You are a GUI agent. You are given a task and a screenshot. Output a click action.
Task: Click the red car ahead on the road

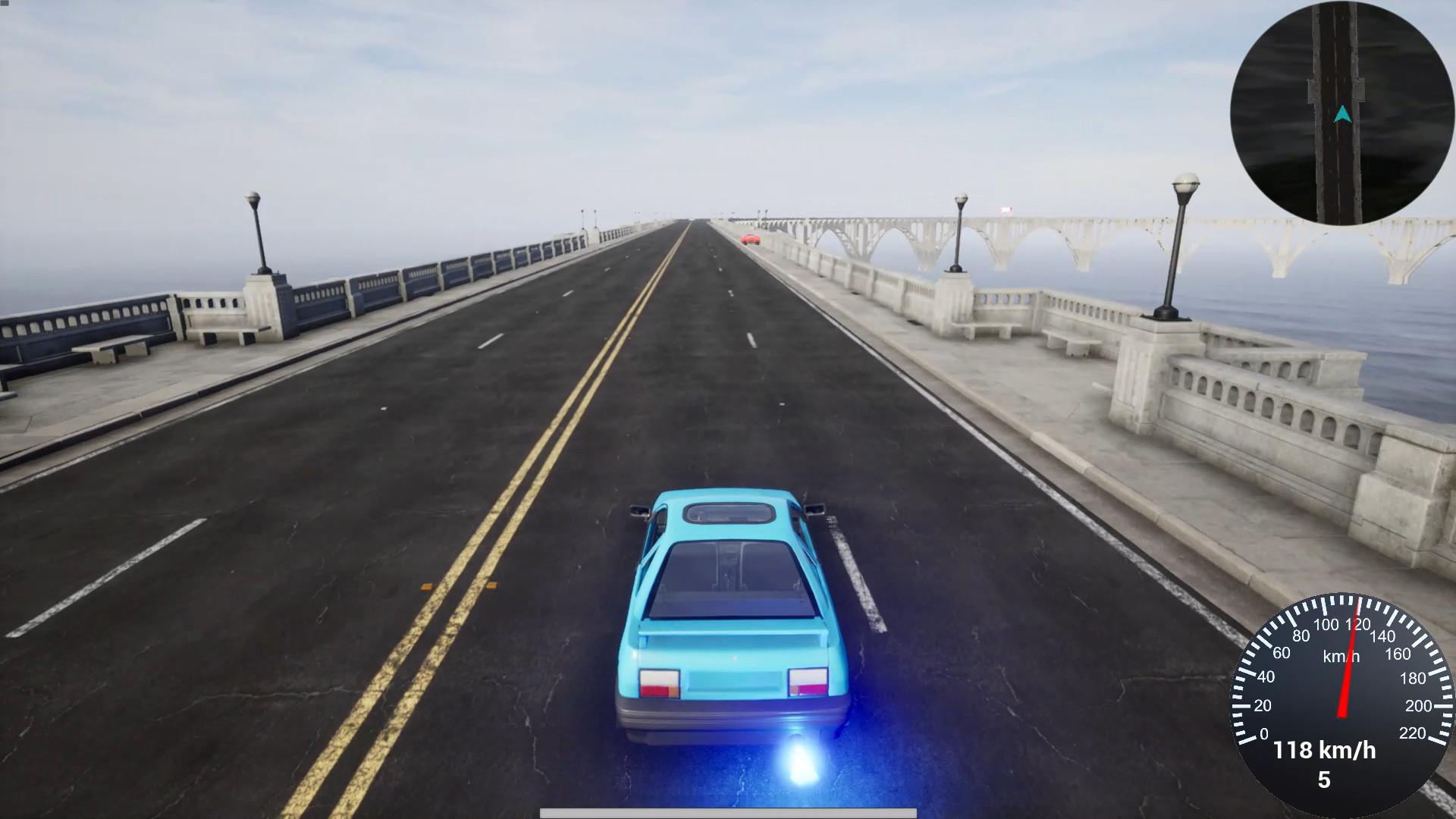(750, 239)
